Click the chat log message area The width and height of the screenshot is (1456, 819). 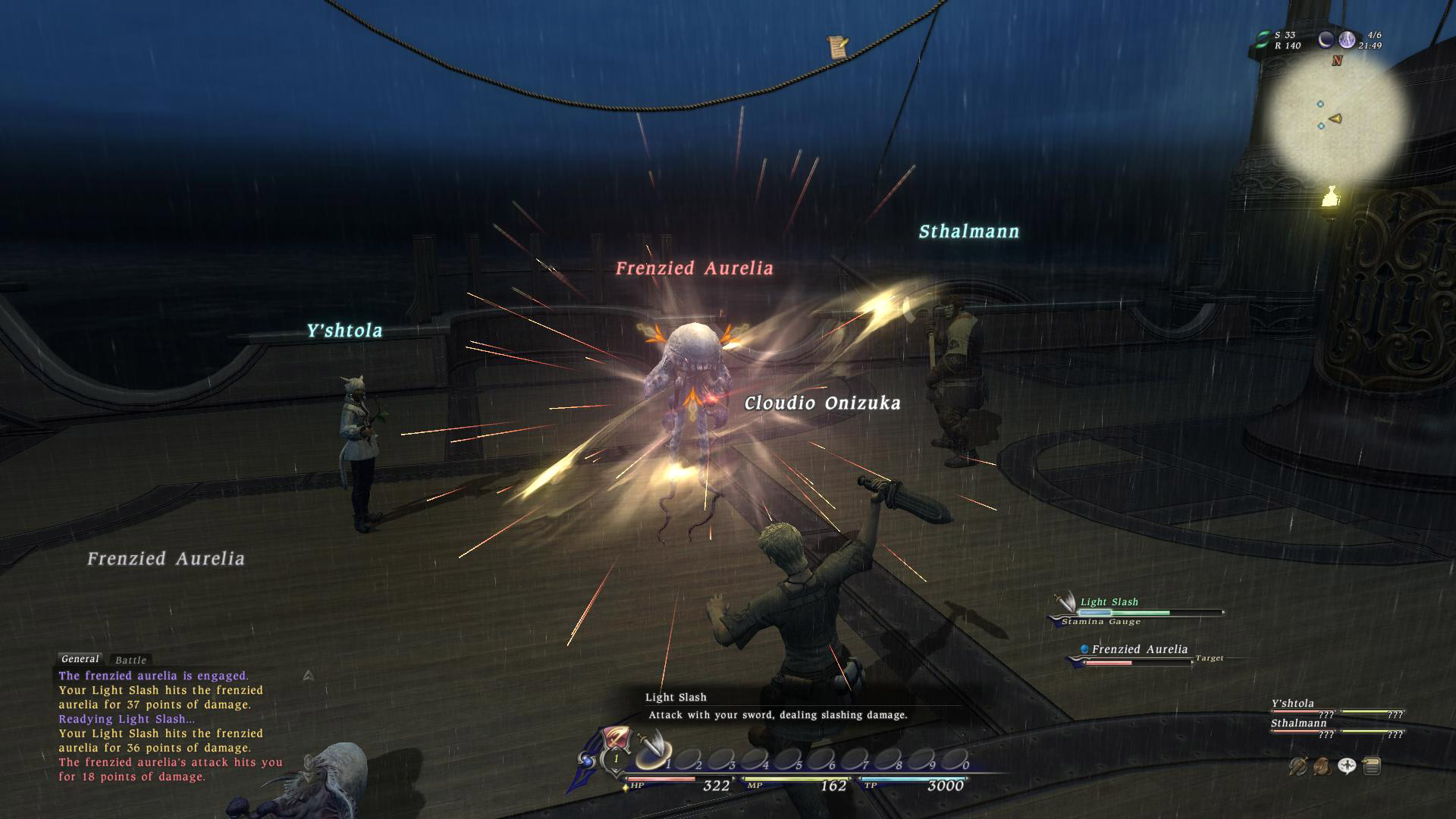171,726
